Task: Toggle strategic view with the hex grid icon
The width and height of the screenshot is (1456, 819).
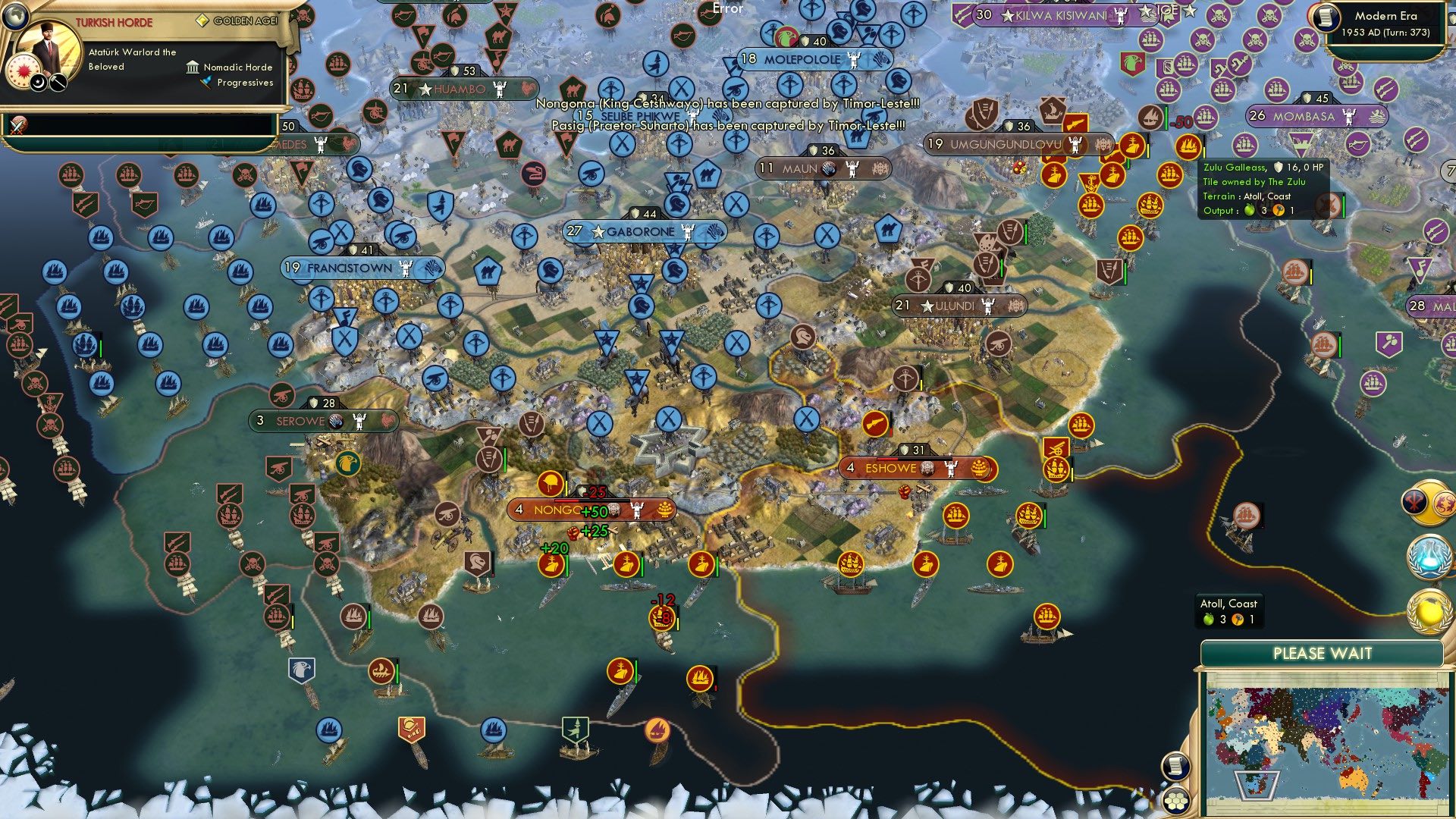Action: 1177,801
